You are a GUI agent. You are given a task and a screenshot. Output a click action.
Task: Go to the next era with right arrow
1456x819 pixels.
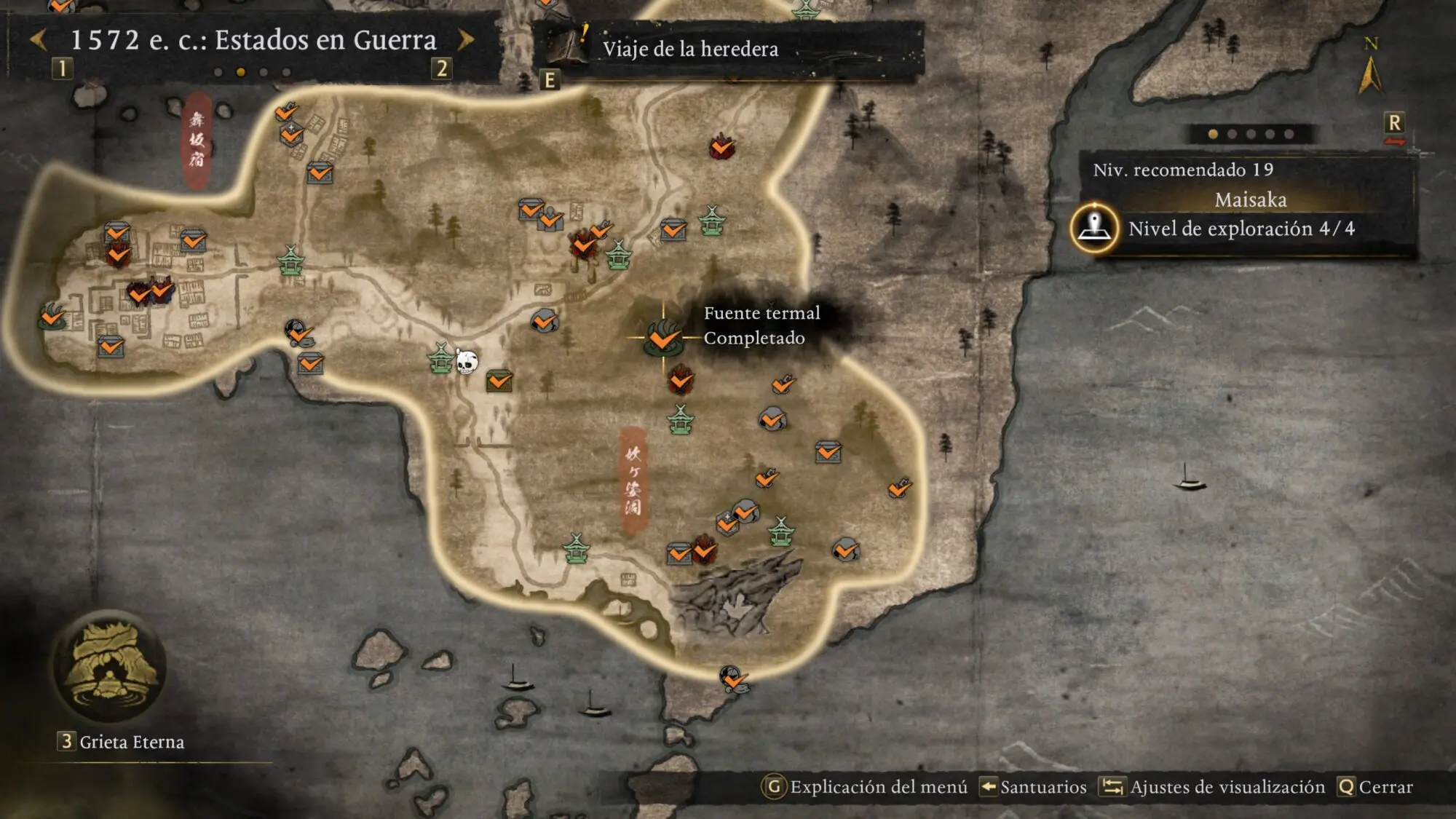466,39
